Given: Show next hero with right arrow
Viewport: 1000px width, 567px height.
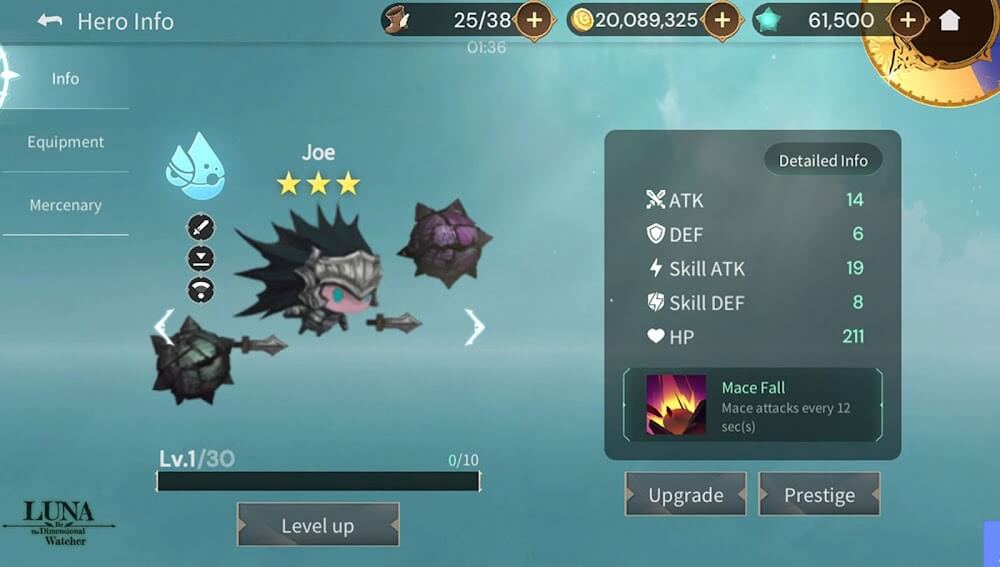Looking at the screenshot, I should click(474, 326).
